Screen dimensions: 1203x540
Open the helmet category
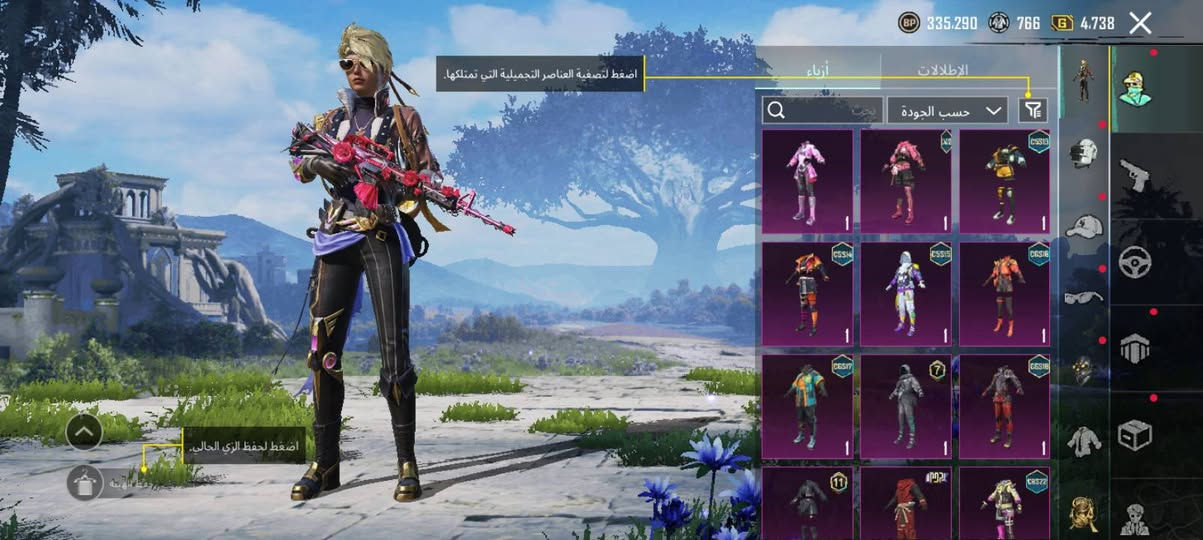1084,153
